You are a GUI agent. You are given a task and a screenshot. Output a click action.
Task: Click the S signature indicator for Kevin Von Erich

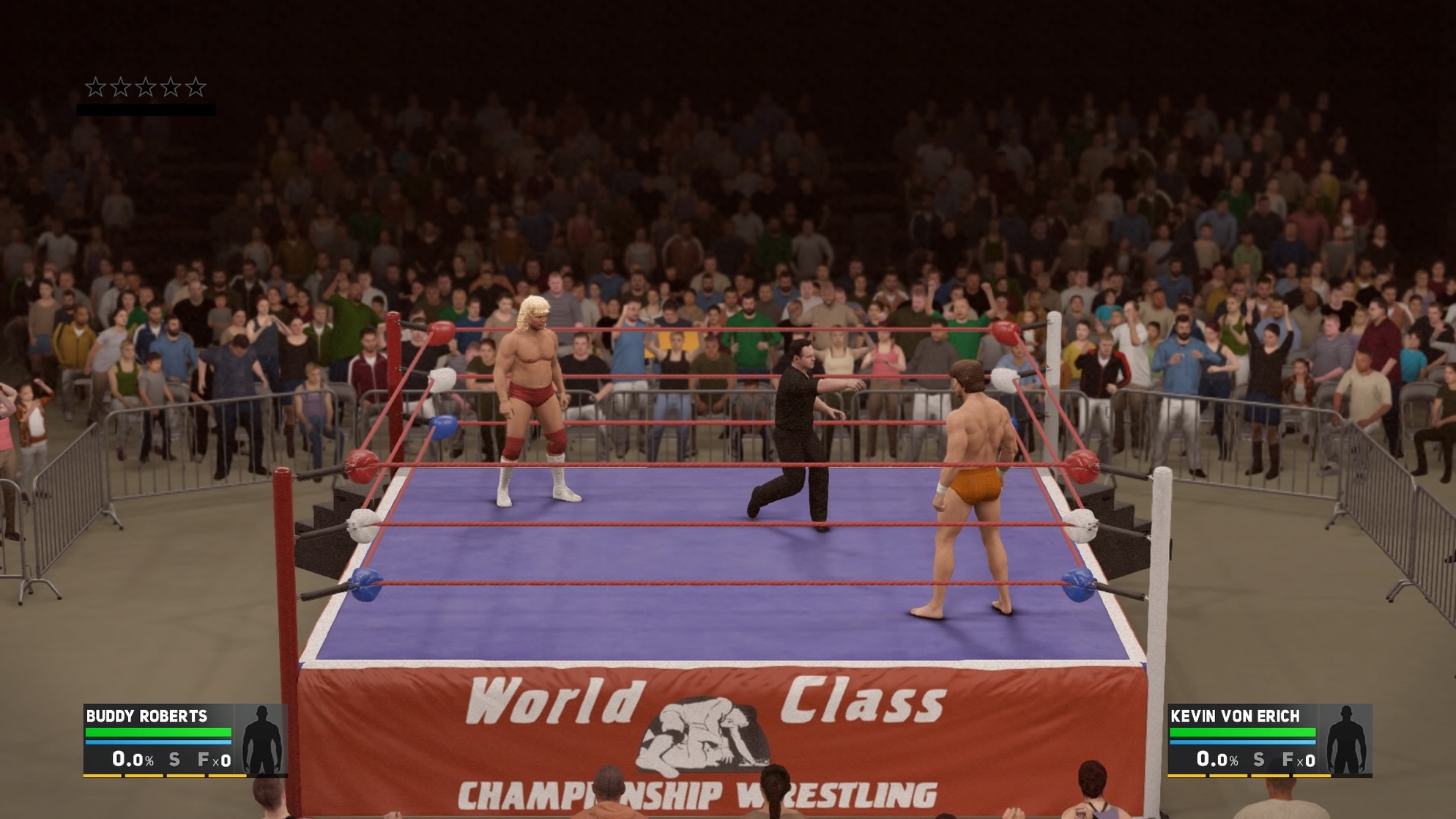pyautogui.click(x=1258, y=760)
